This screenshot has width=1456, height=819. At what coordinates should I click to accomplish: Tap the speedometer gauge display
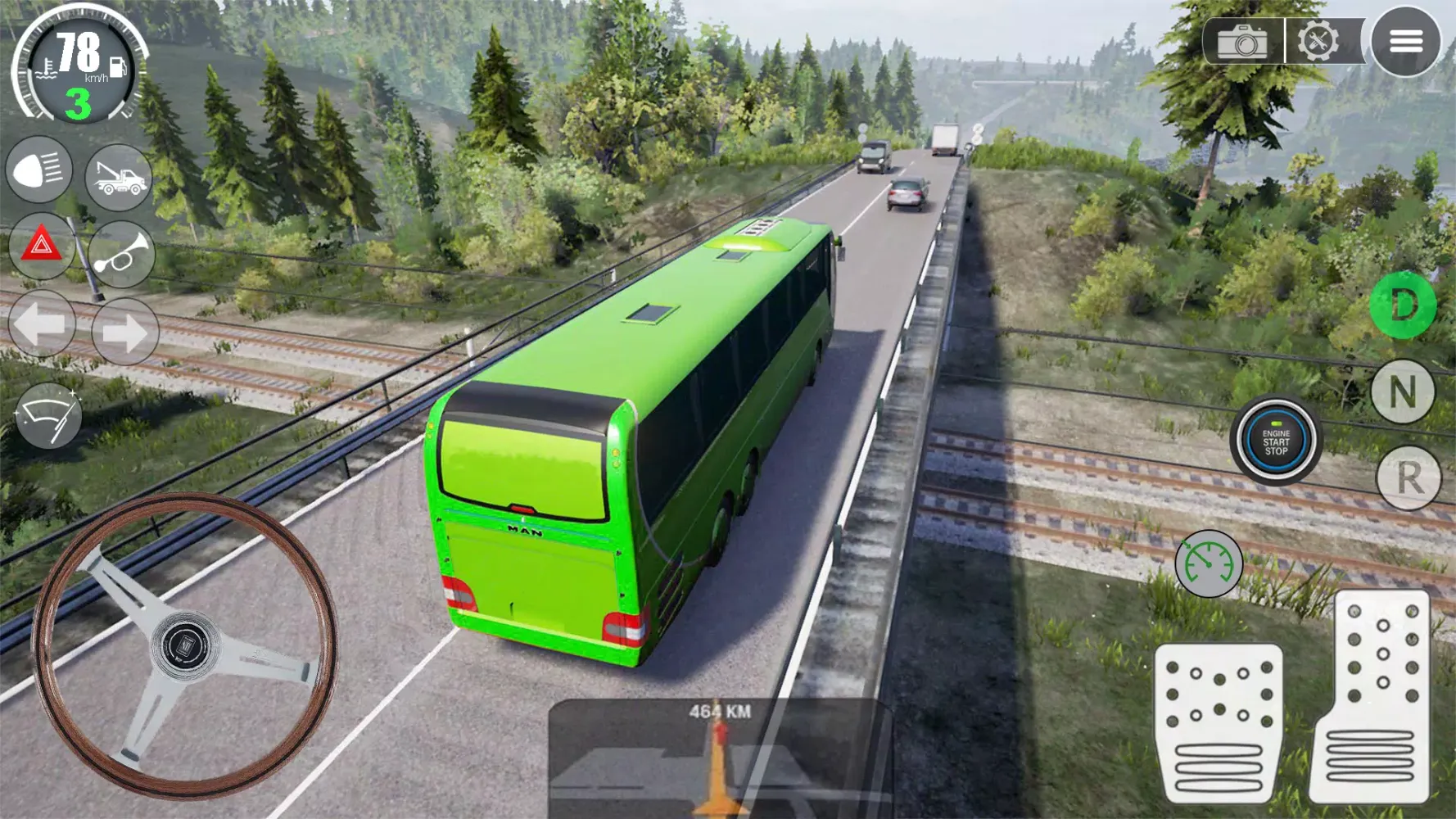coord(78,66)
